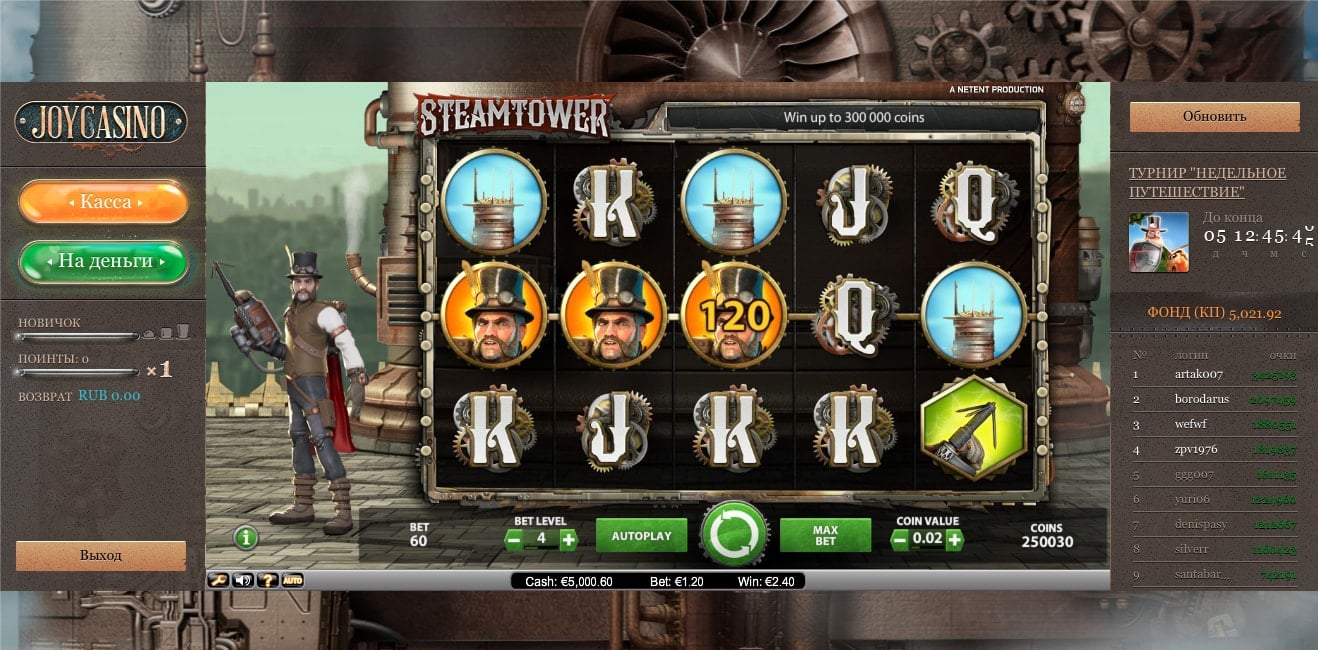Lower the coin value with minus
The width and height of the screenshot is (1318, 650).
point(900,540)
